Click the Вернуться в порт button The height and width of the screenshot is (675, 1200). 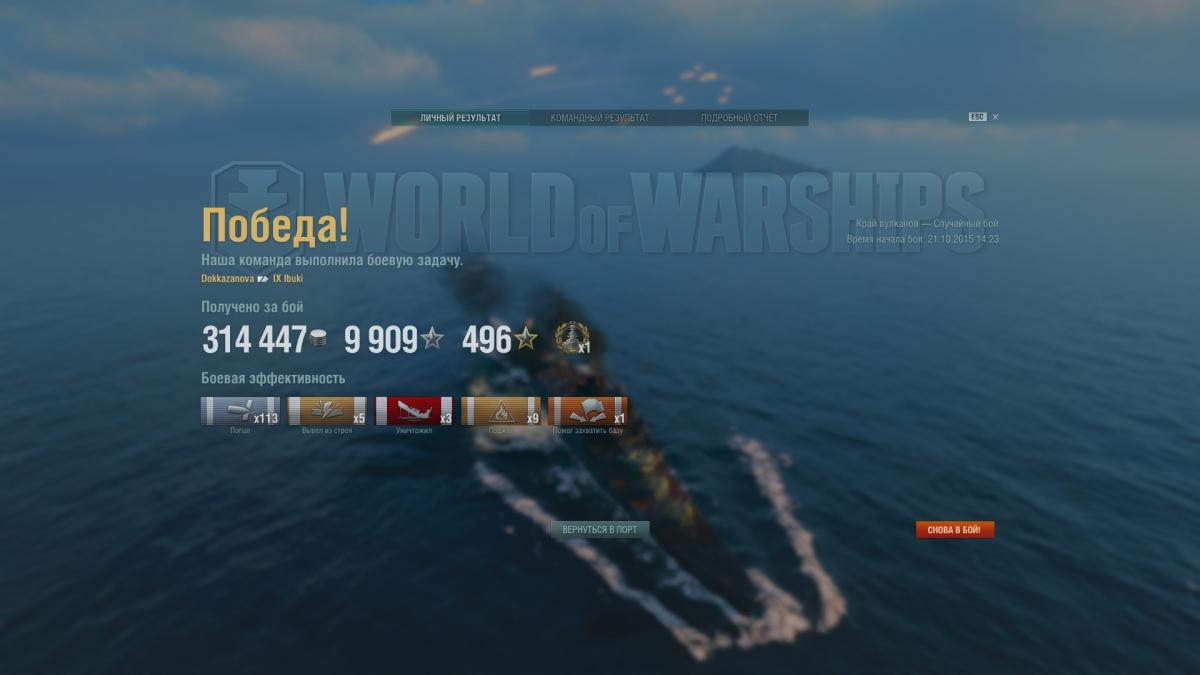click(599, 529)
